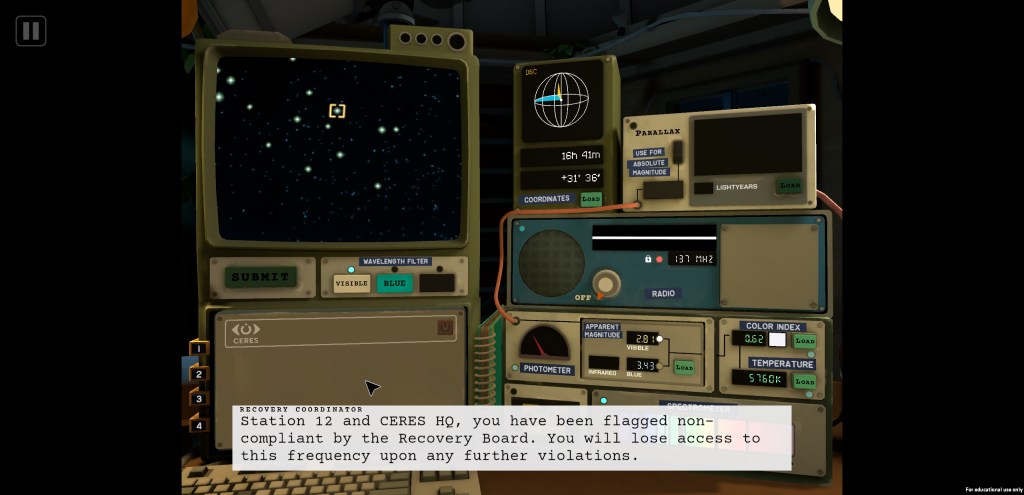Toggle the Use For Absolute Magnitude switch

(679, 154)
